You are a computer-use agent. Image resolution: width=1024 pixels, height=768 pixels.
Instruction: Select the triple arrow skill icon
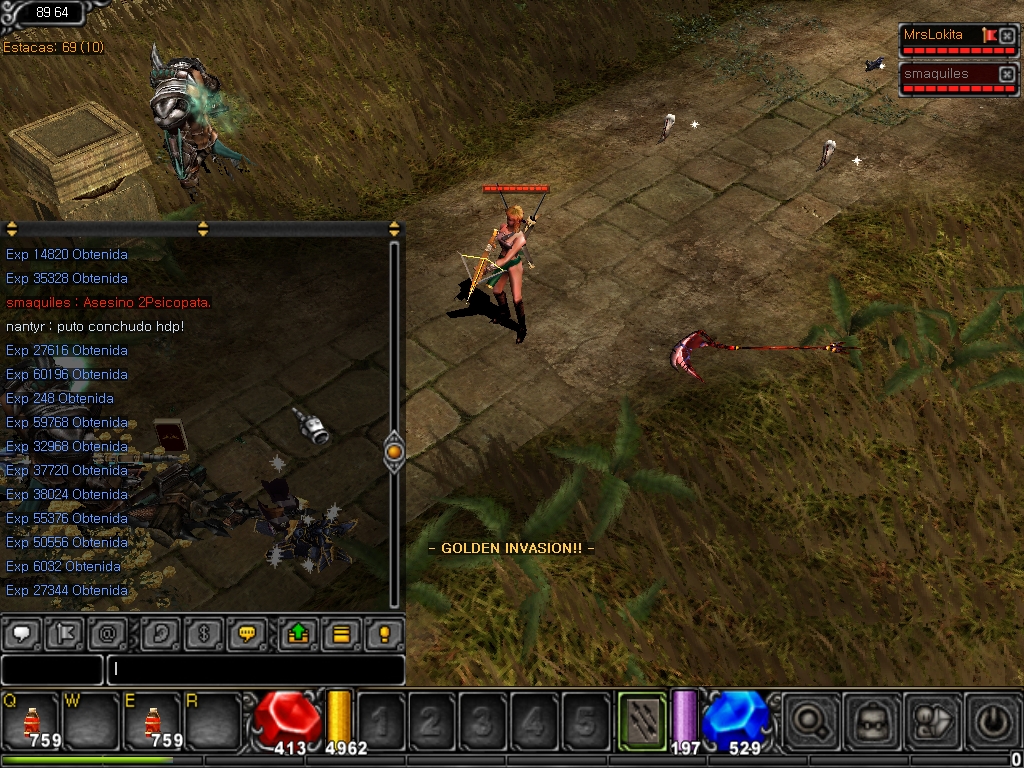pos(641,719)
